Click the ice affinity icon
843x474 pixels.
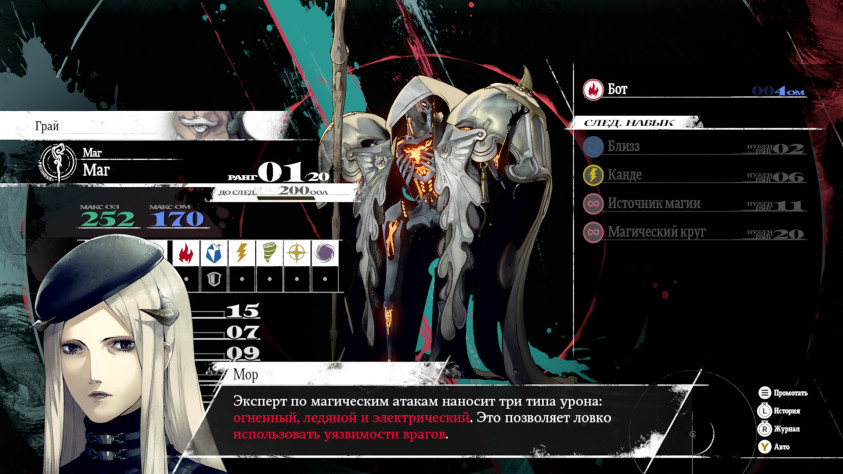pyautogui.click(x=213, y=252)
